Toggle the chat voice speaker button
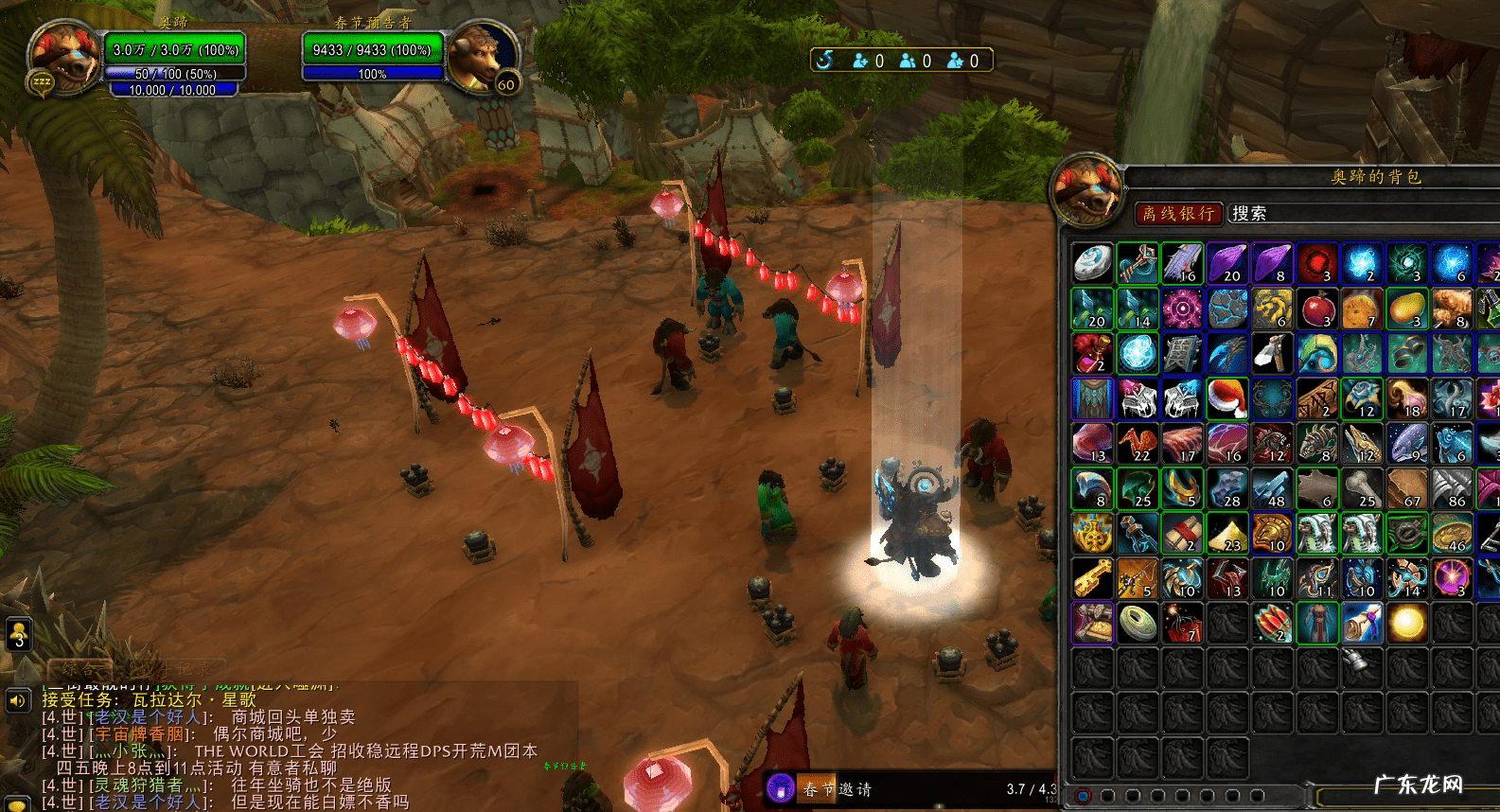Screen dimensions: 1500x812 click(17, 700)
